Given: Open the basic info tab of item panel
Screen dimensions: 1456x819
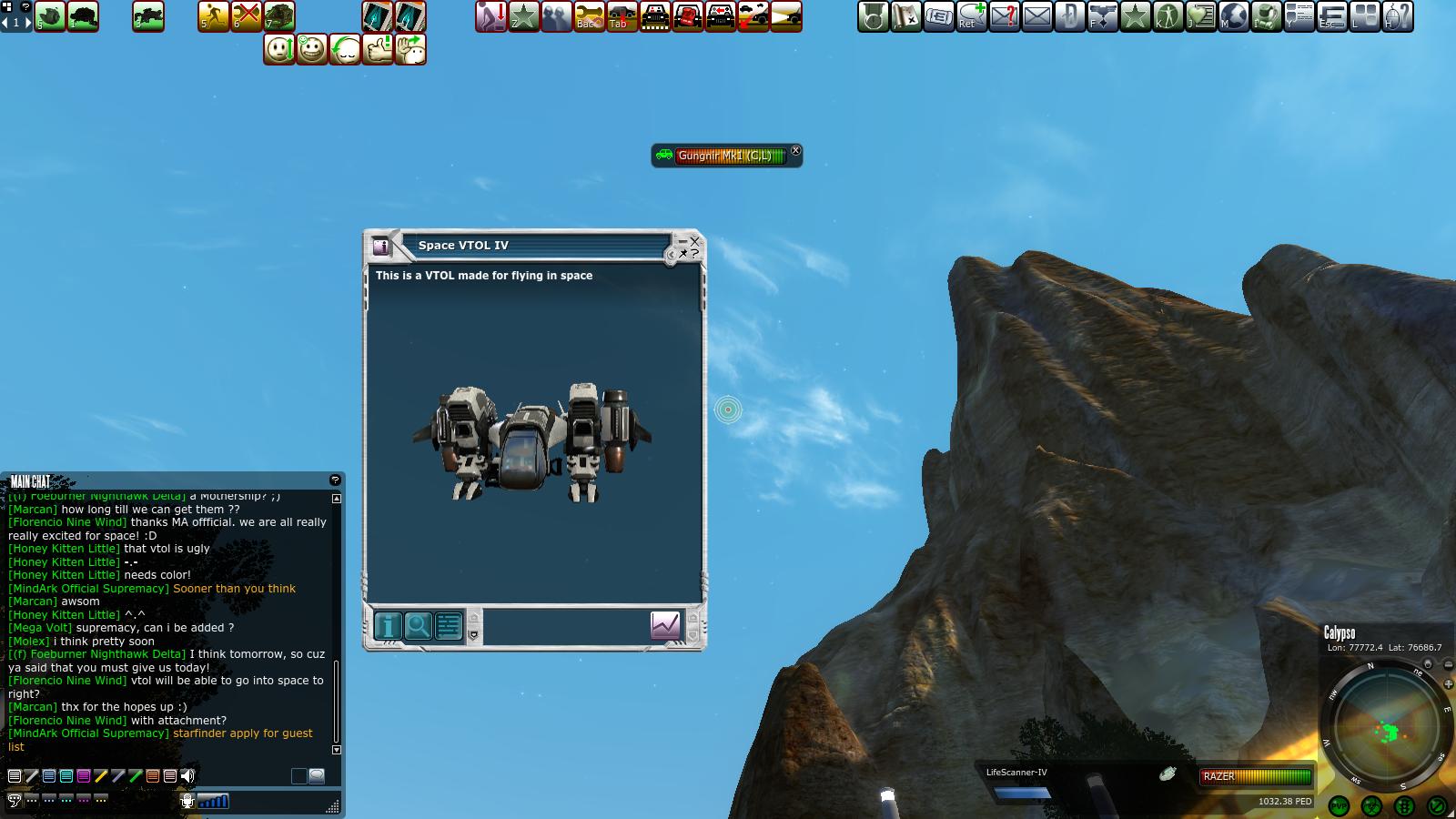Looking at the screenshot, I should tap(389, 626).
